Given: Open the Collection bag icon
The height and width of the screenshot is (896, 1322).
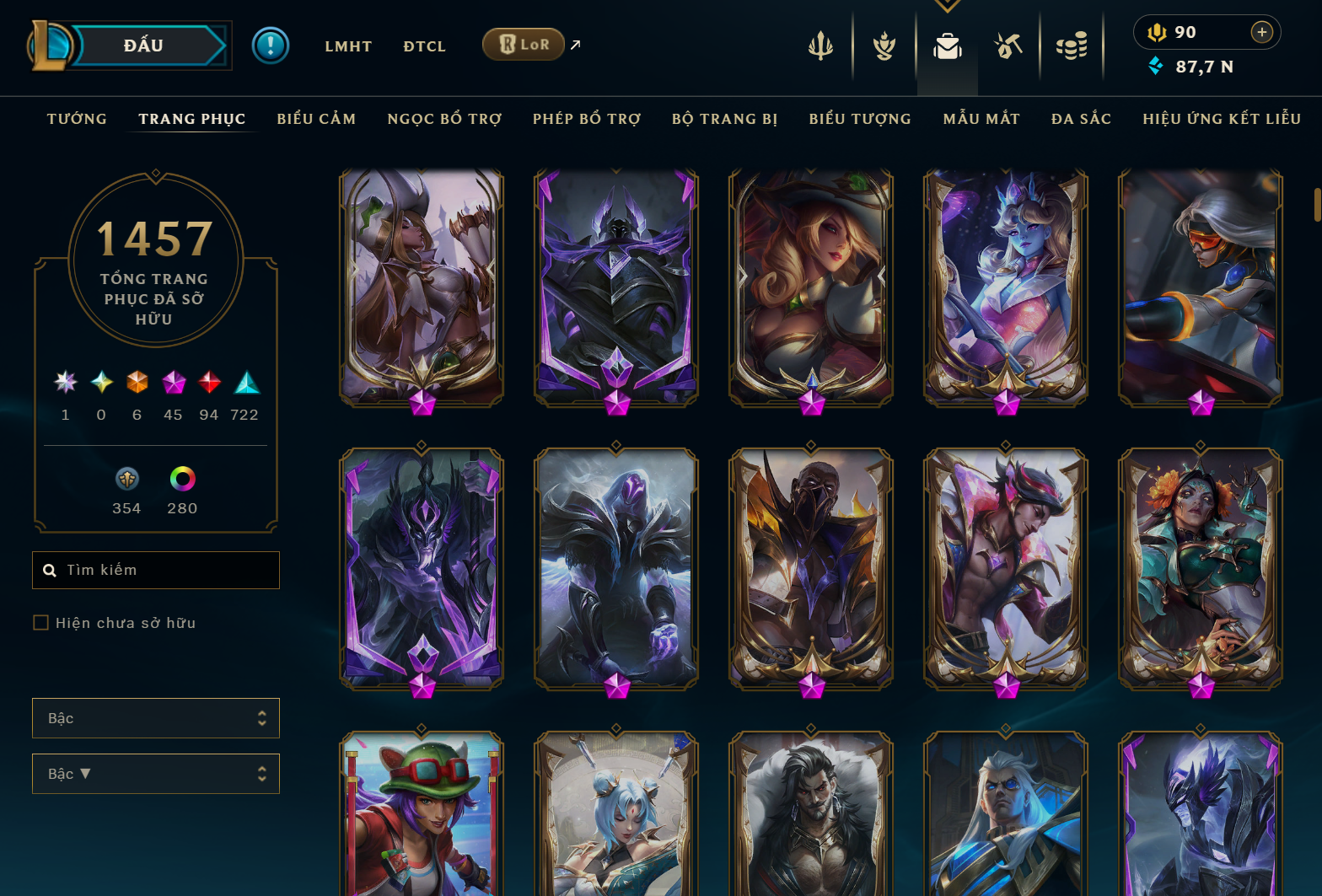Looking at the screenshot, I should [x=947, y=47].
